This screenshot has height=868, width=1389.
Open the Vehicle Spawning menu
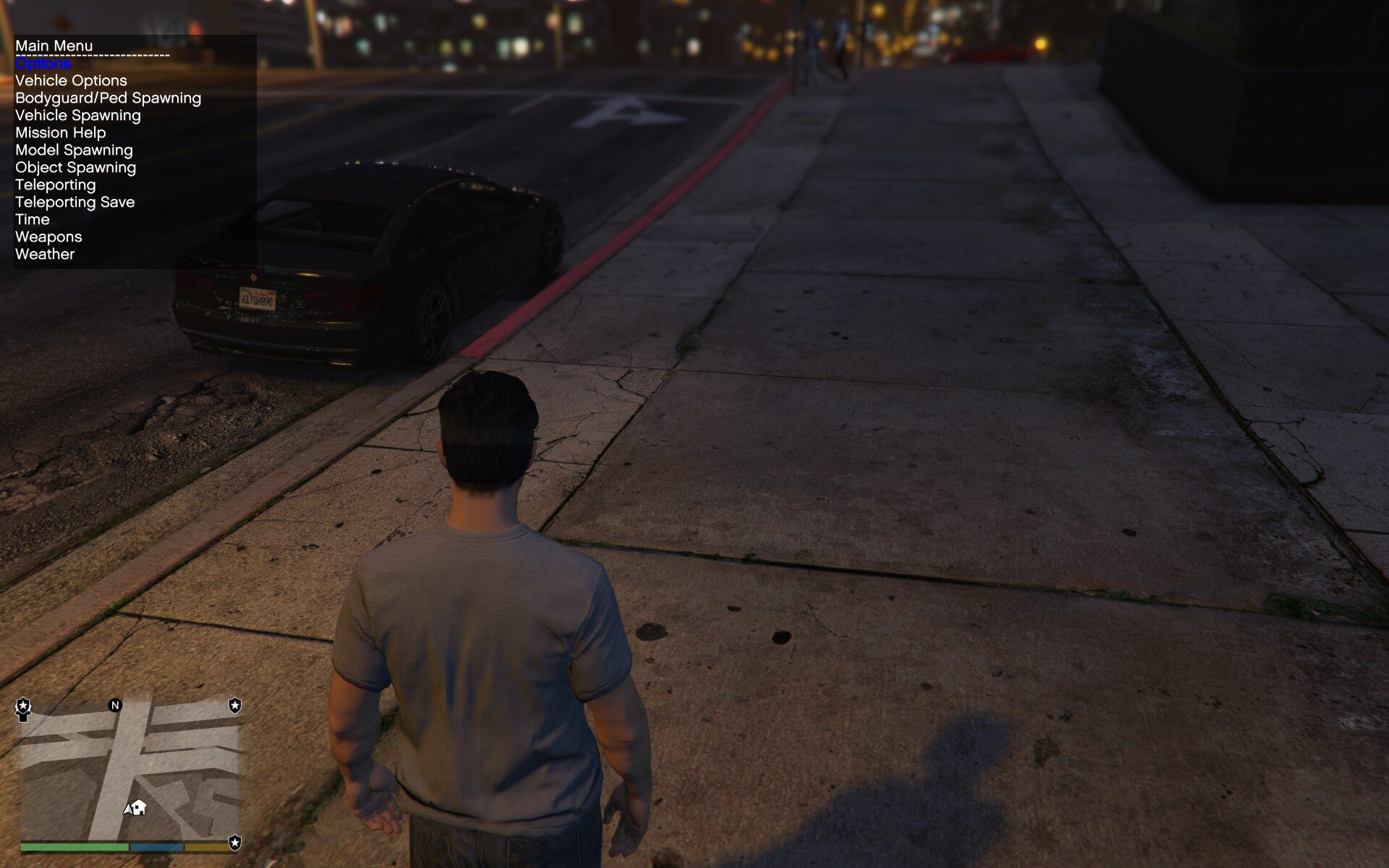(x=78, y=116)
